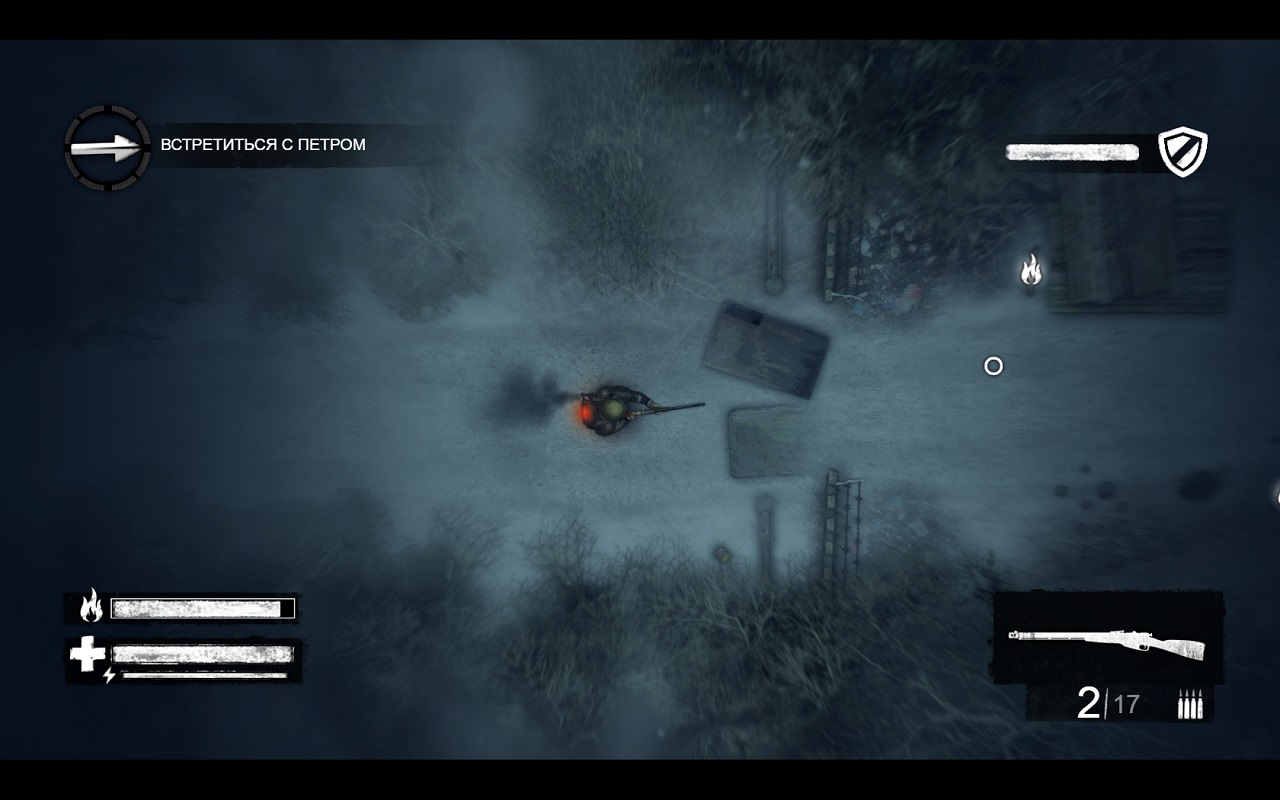The image size is (1280, 800).
Task: Click the campfire flame marker icon
Action: tap(1030, 269)
